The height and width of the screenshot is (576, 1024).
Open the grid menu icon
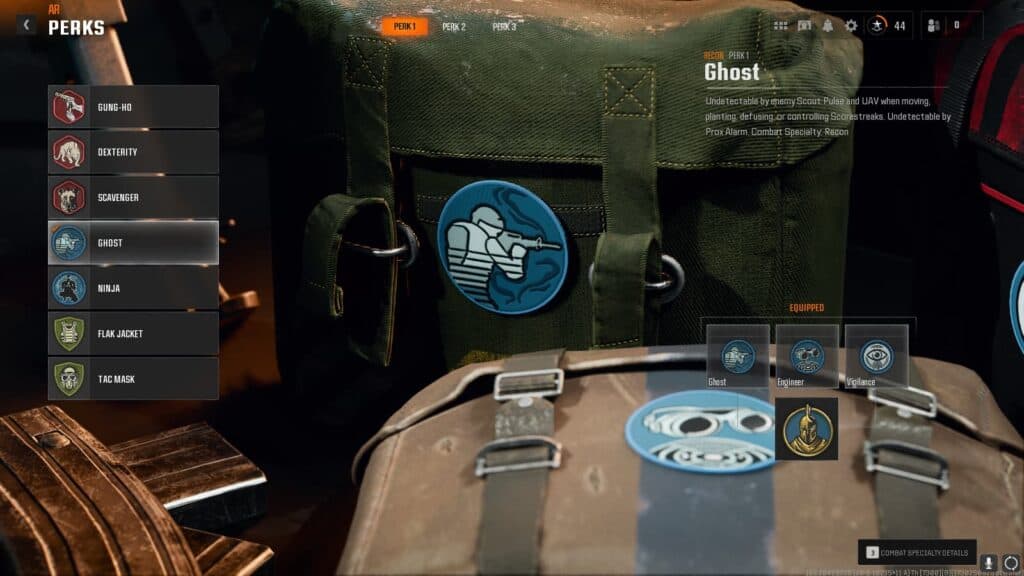(780, 26)
